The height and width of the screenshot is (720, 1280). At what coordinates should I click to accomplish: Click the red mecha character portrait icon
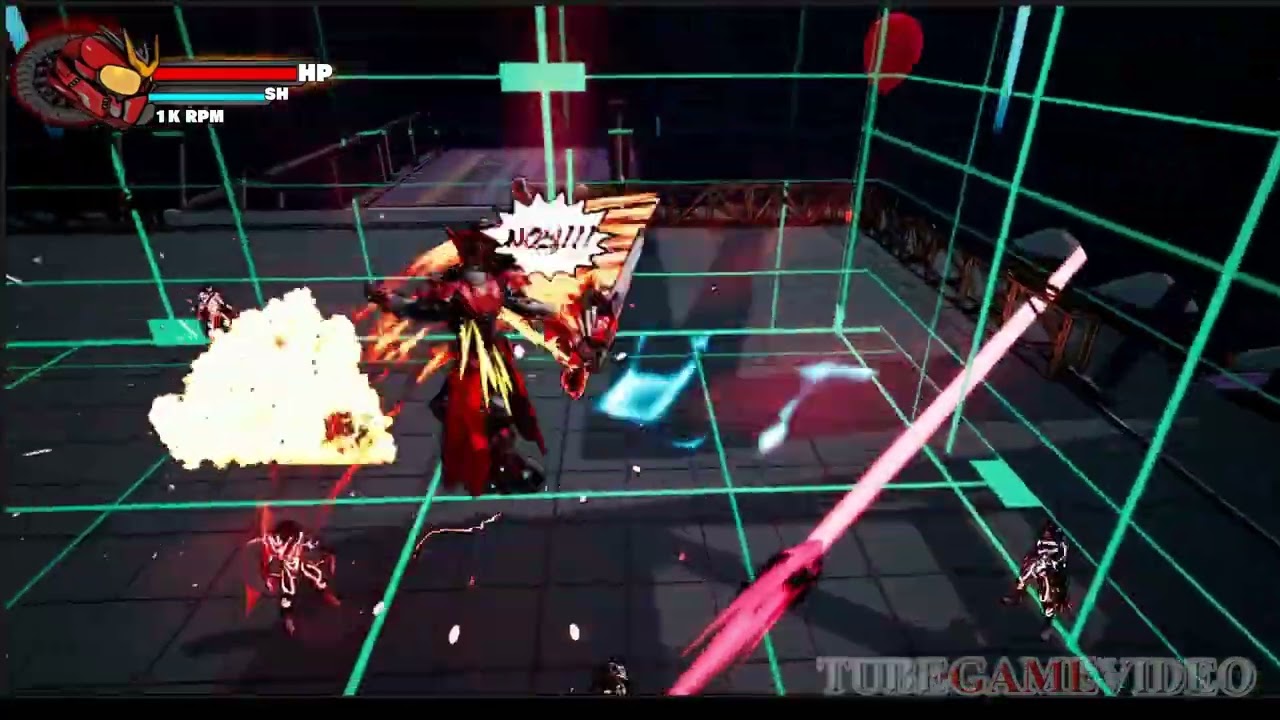[85, 75]
